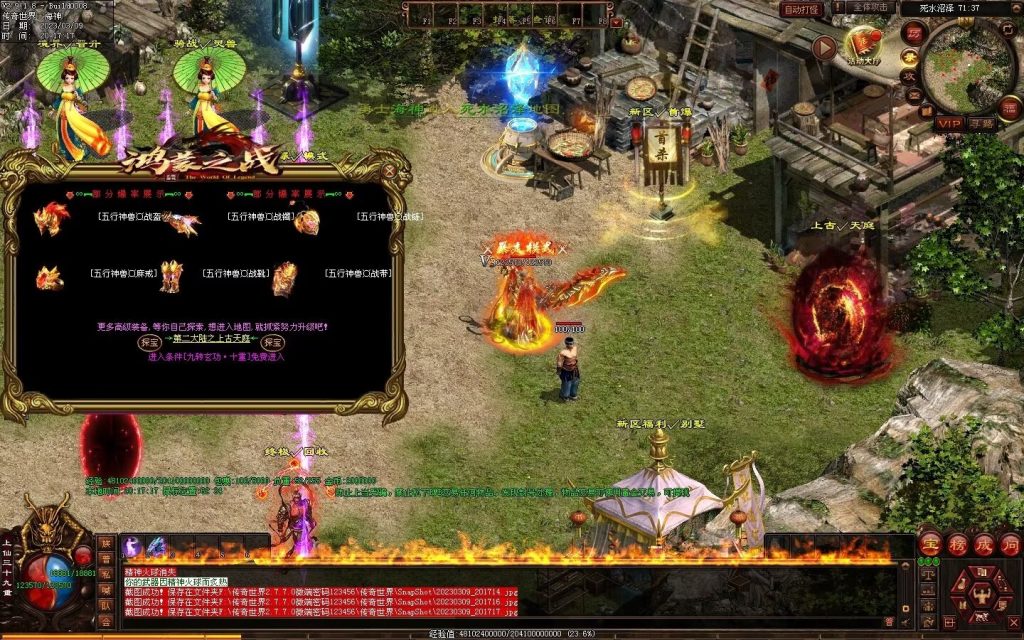Click the left 探宝 treasure hunt button
The image size is (1024, 640).
147,342
